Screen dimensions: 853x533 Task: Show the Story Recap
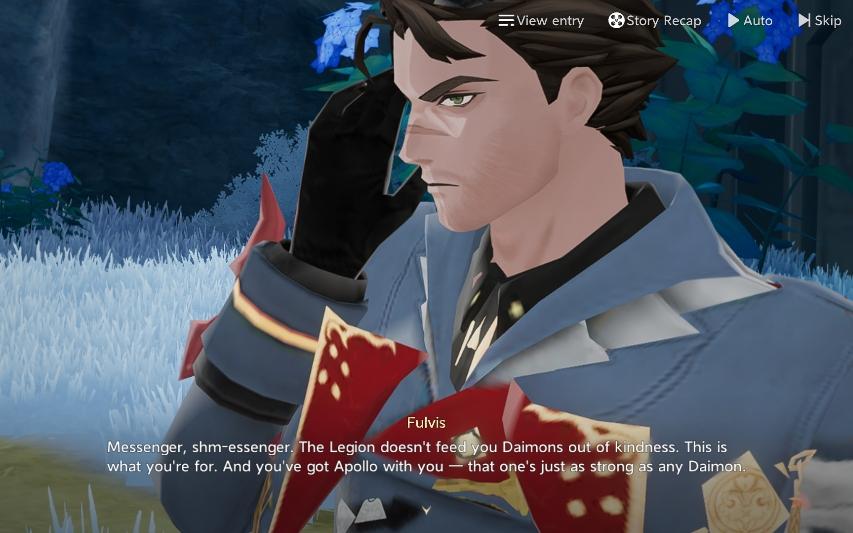655,21
